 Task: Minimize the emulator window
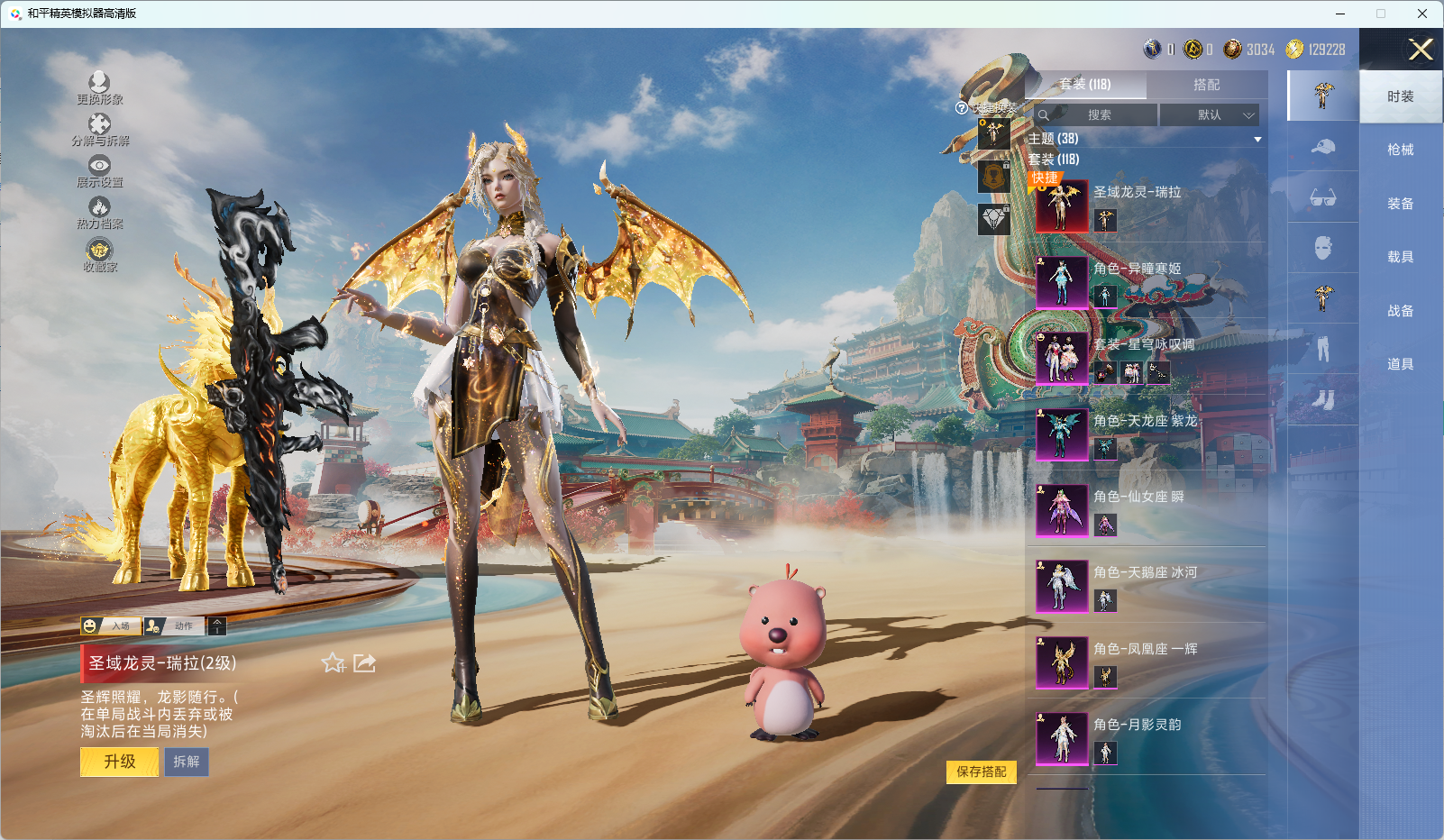pos(1340,14)
